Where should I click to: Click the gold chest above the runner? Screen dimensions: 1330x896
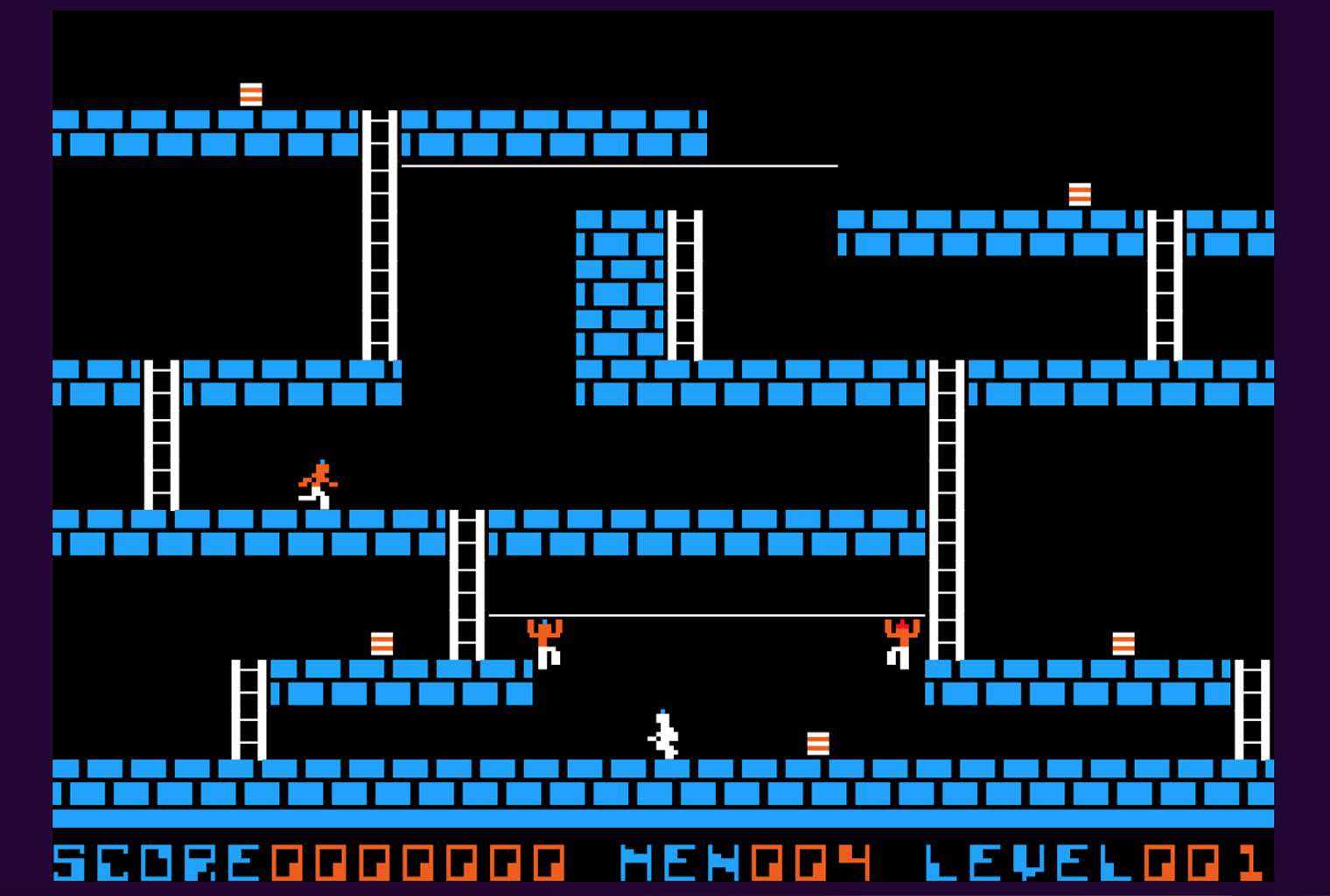coord(383,643)
